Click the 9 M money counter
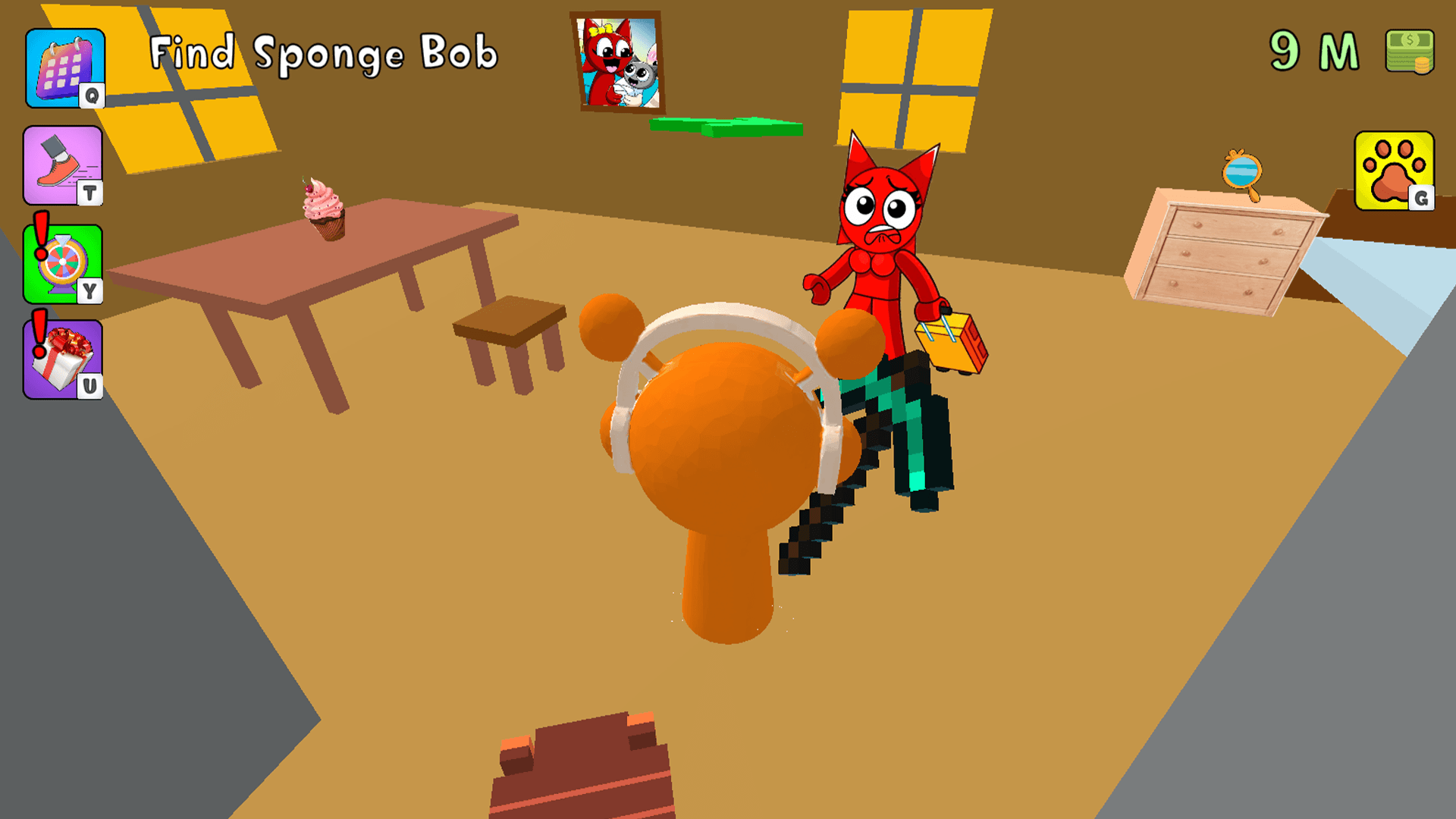This screenshot has height=819, width=1456. 1314,51
